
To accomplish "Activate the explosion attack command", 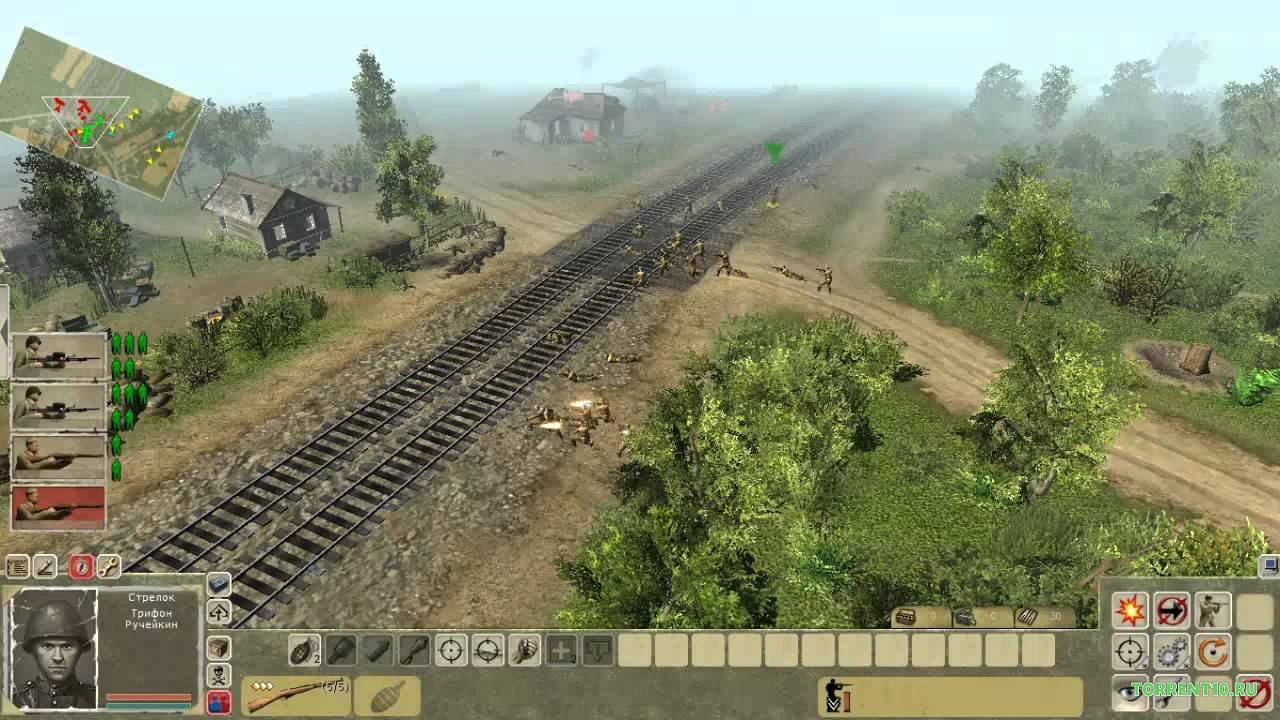I will coord(1131,610).
